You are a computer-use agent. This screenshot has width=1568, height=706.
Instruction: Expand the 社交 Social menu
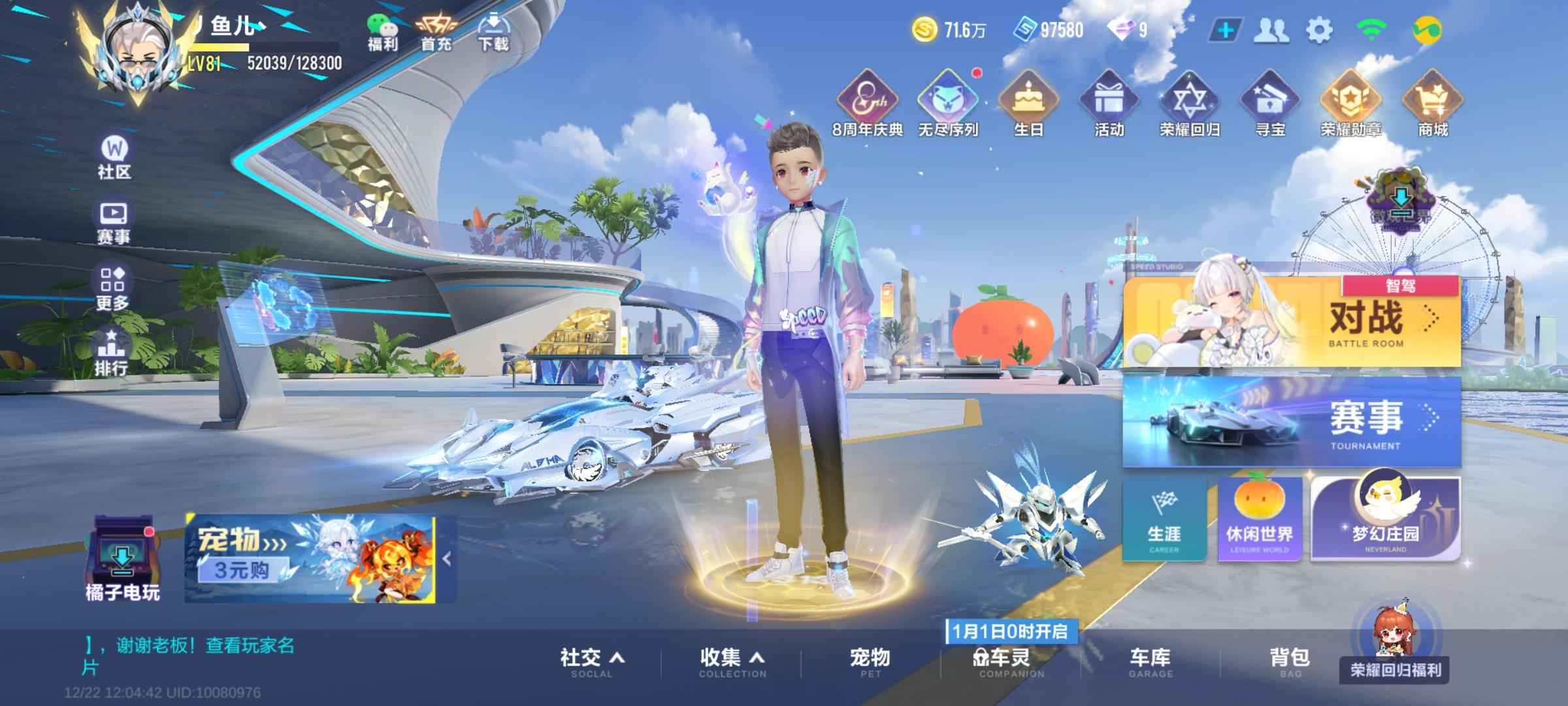591,662
